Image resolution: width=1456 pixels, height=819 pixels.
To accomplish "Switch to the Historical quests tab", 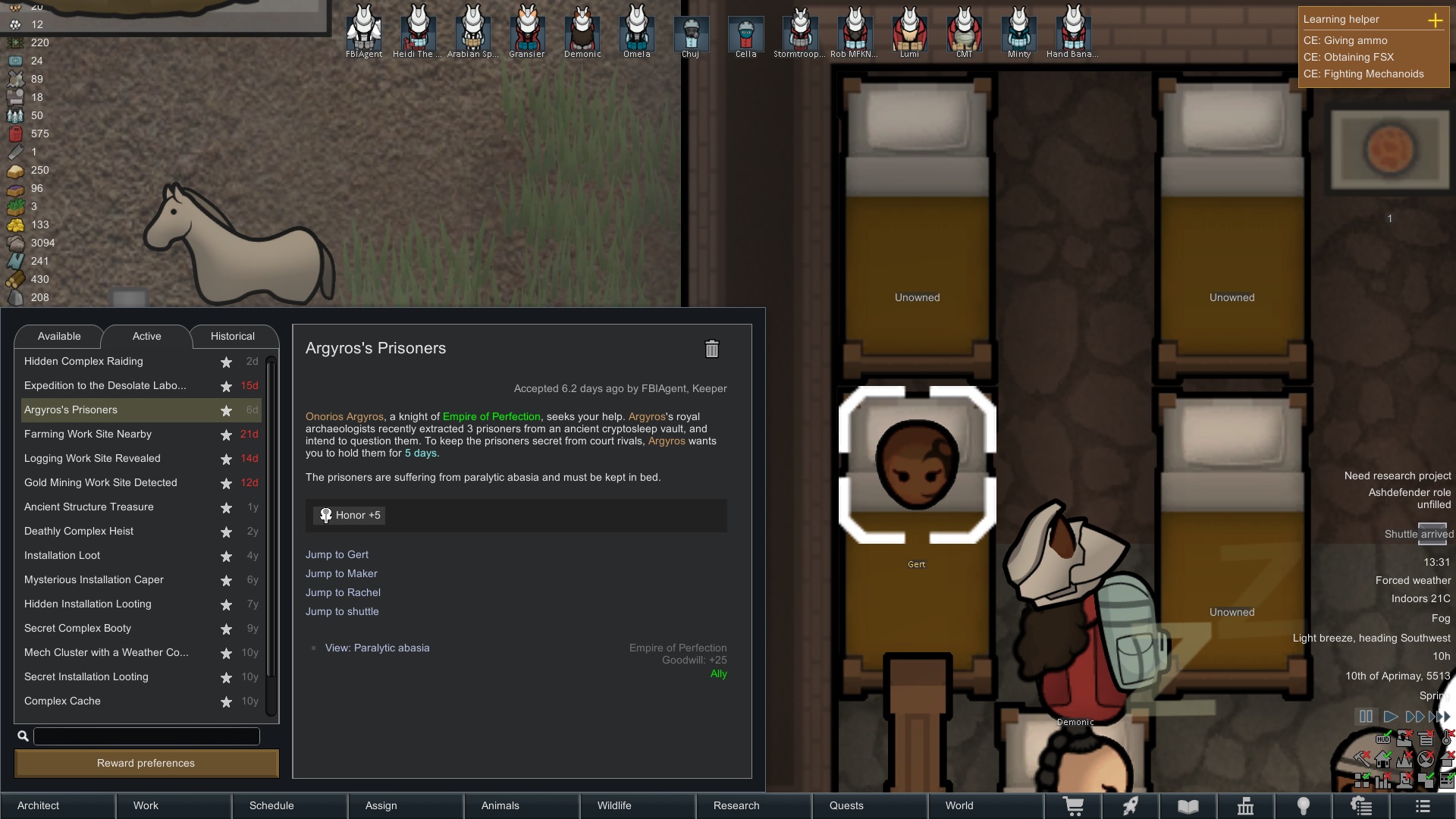I will 234,336.
